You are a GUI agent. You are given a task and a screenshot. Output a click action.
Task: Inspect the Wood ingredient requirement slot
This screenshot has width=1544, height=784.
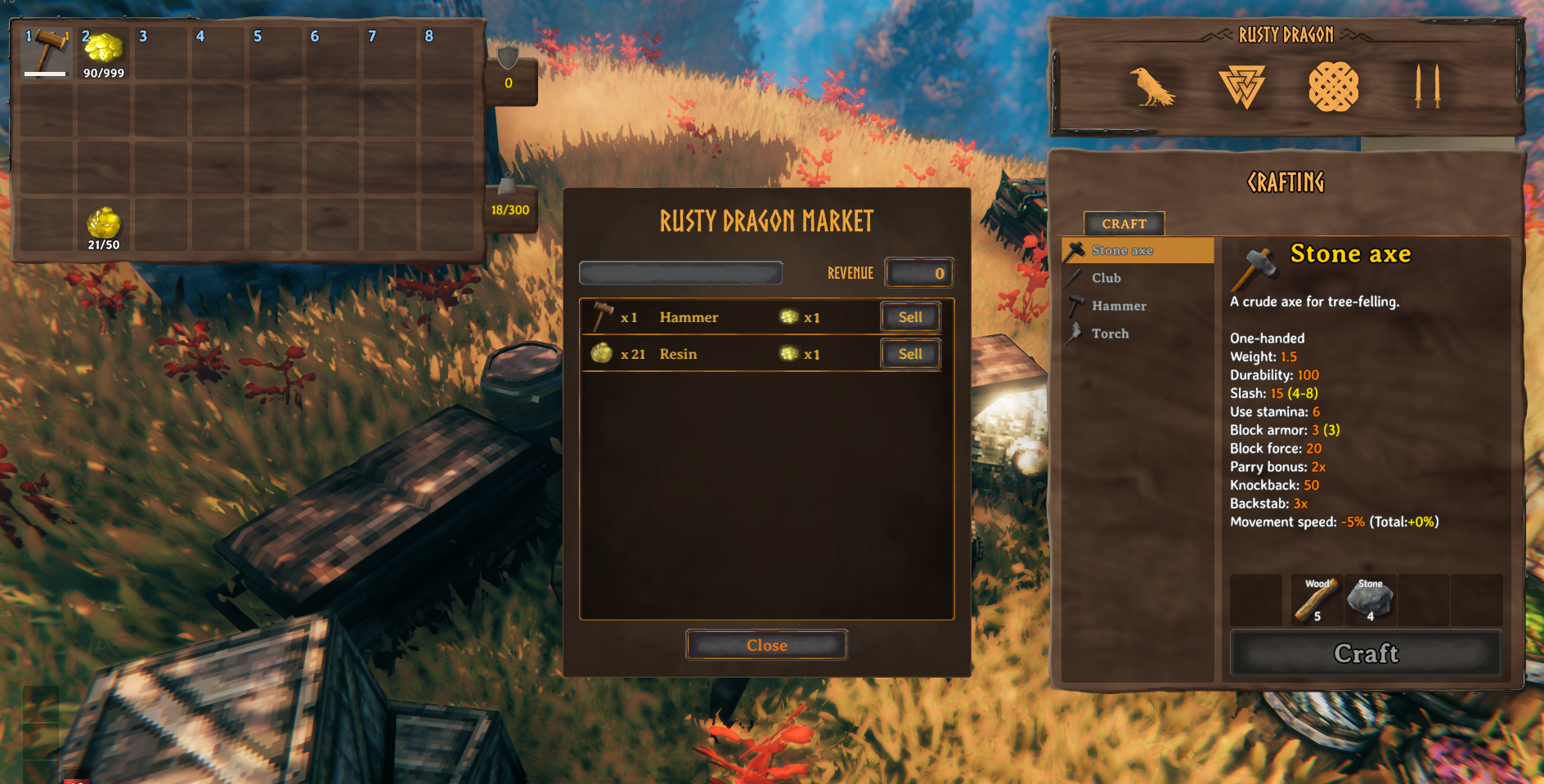click(1317, 600)
